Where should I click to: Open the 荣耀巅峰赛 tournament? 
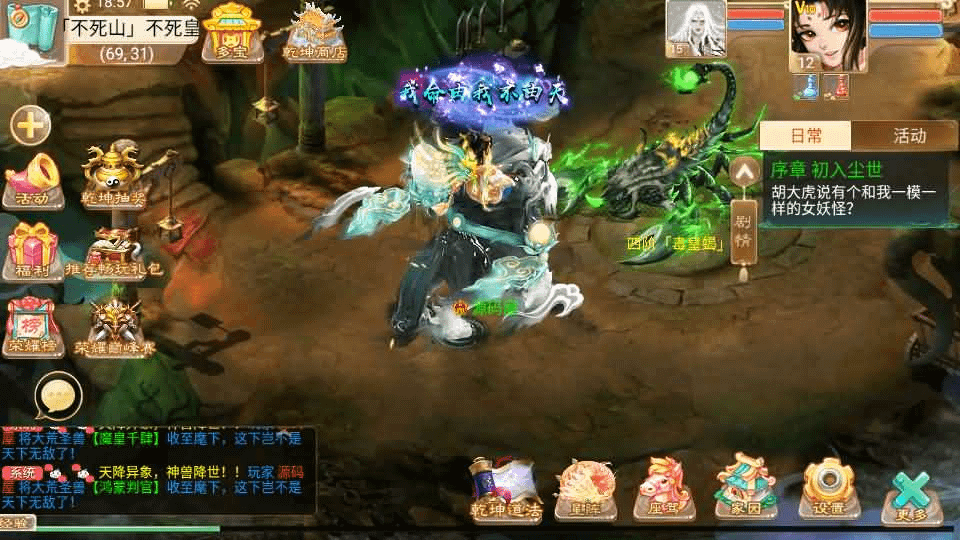tap(115, 327)
